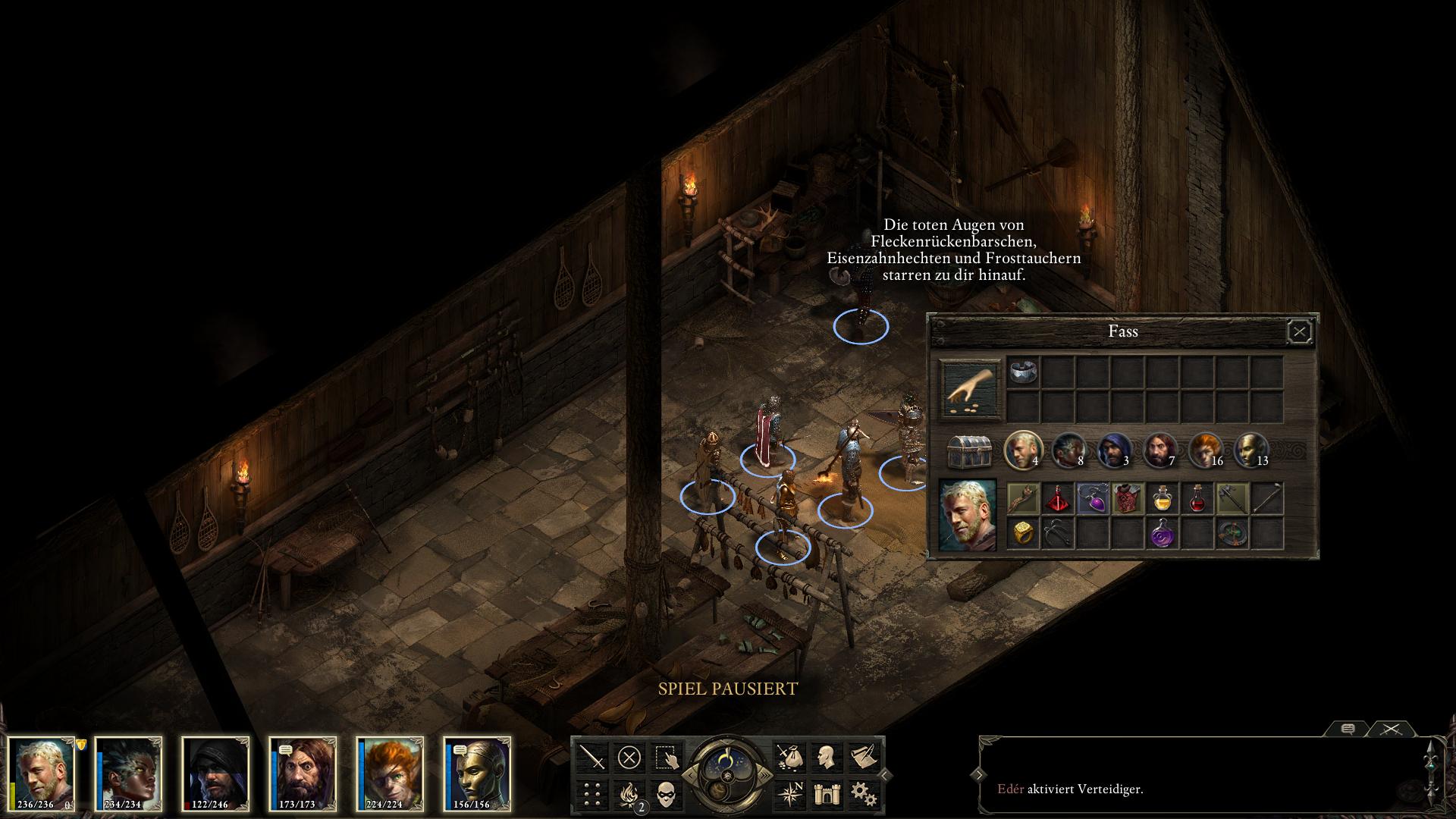
Task: Select the orange-haired character's round portrait
Action: coord(1205,450)
